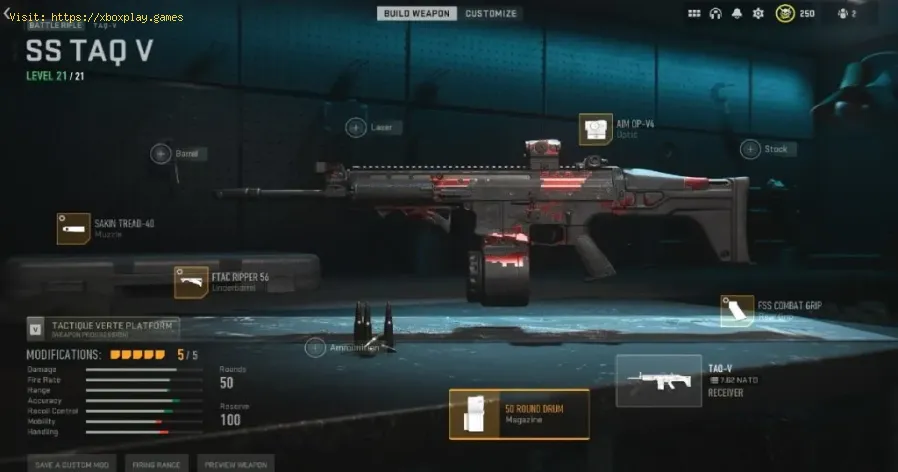Select the empty Barrel attachment slot
The height and width of the screenshot is (472, 898).
tap(161, 153)
